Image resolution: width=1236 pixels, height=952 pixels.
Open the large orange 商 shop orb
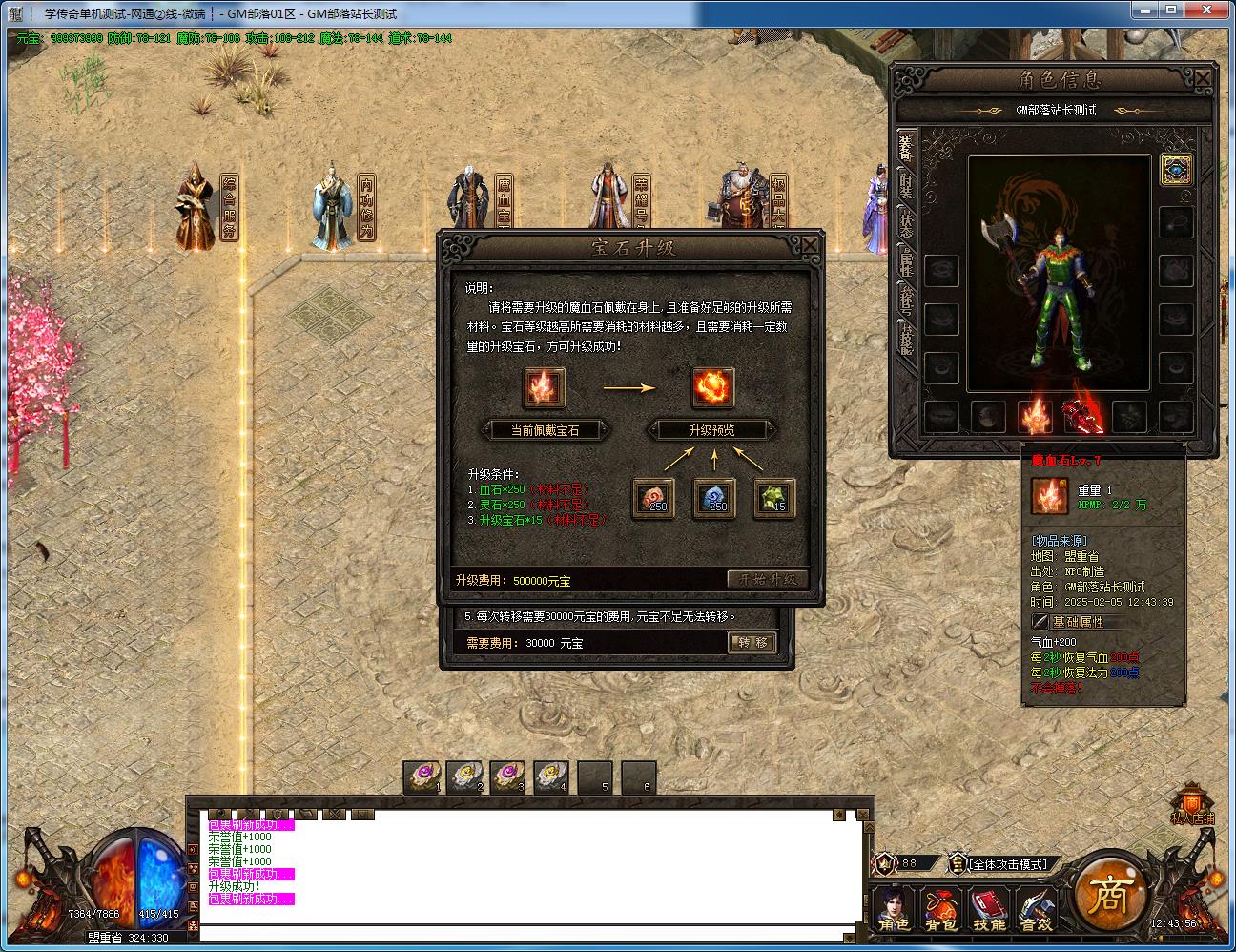(1108, 894)
